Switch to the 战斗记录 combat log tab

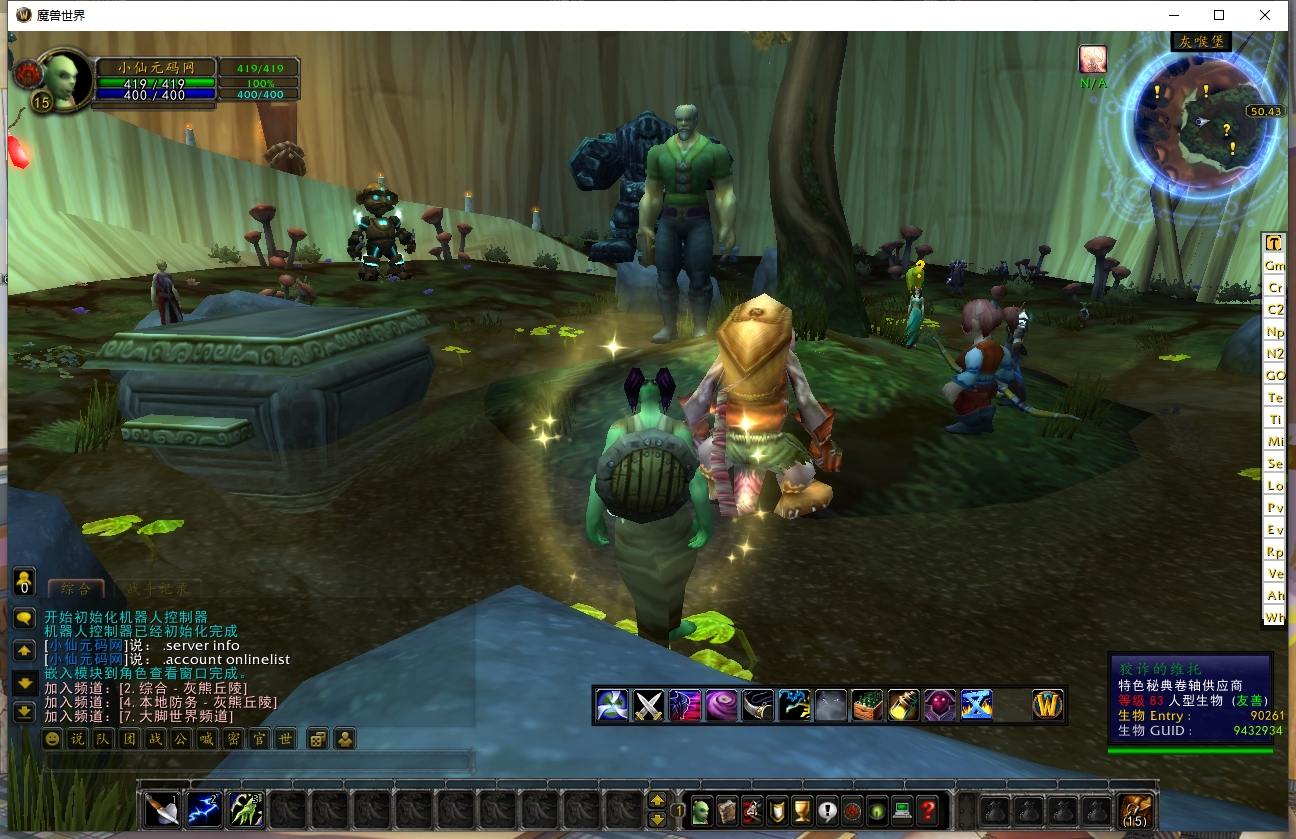pyautogui.click(x=156, y=590)
